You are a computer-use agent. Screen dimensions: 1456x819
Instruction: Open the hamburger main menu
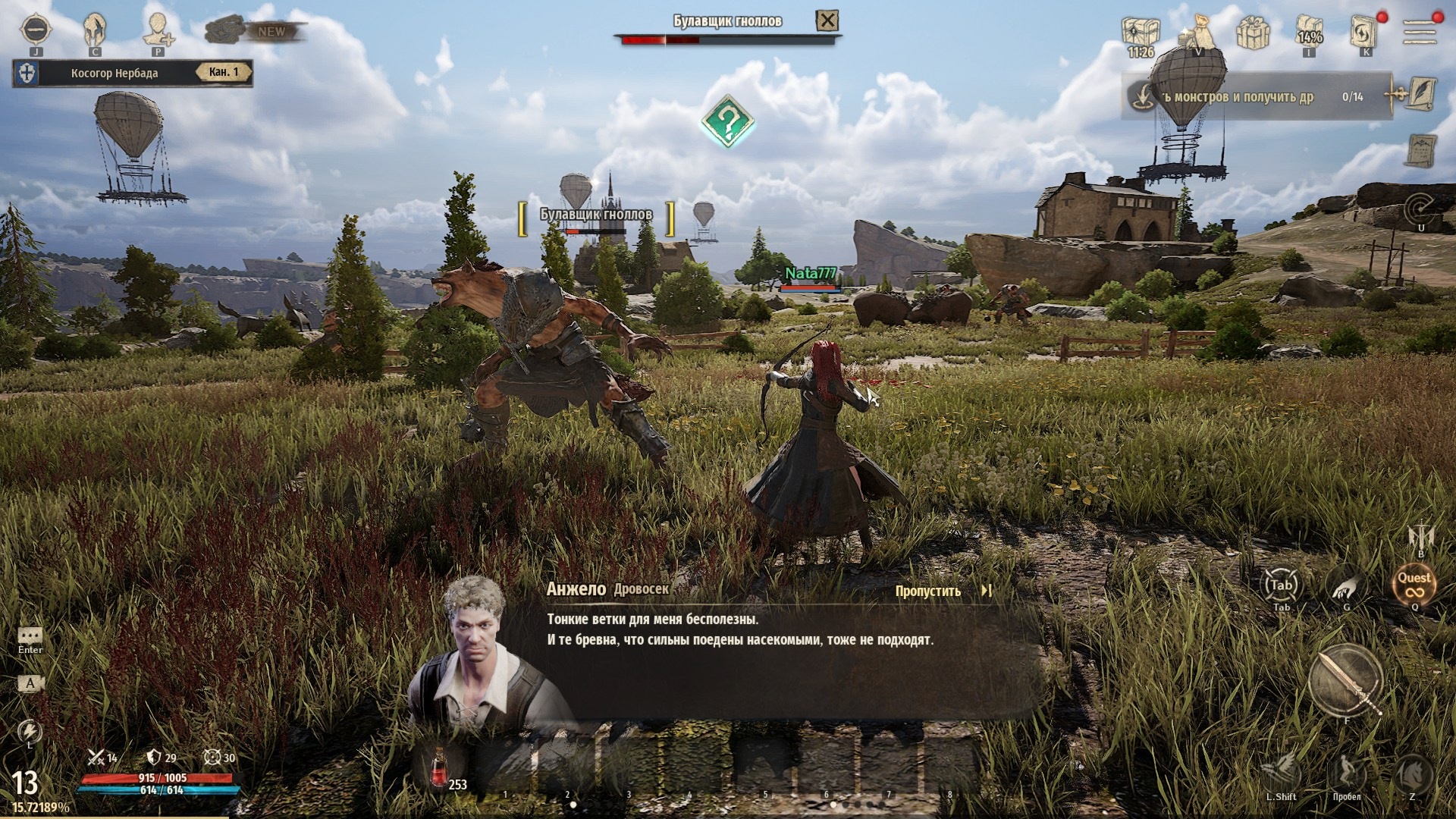click(1420, 32)
